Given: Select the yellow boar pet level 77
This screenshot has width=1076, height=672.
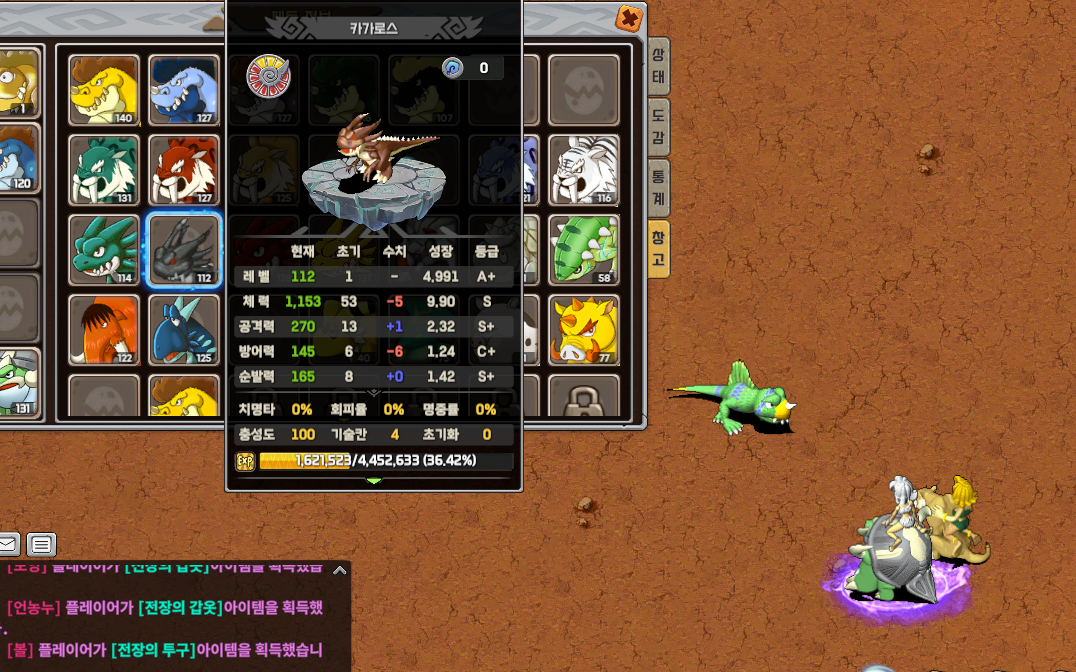Looking at the screenshot, I should (584, 330).
